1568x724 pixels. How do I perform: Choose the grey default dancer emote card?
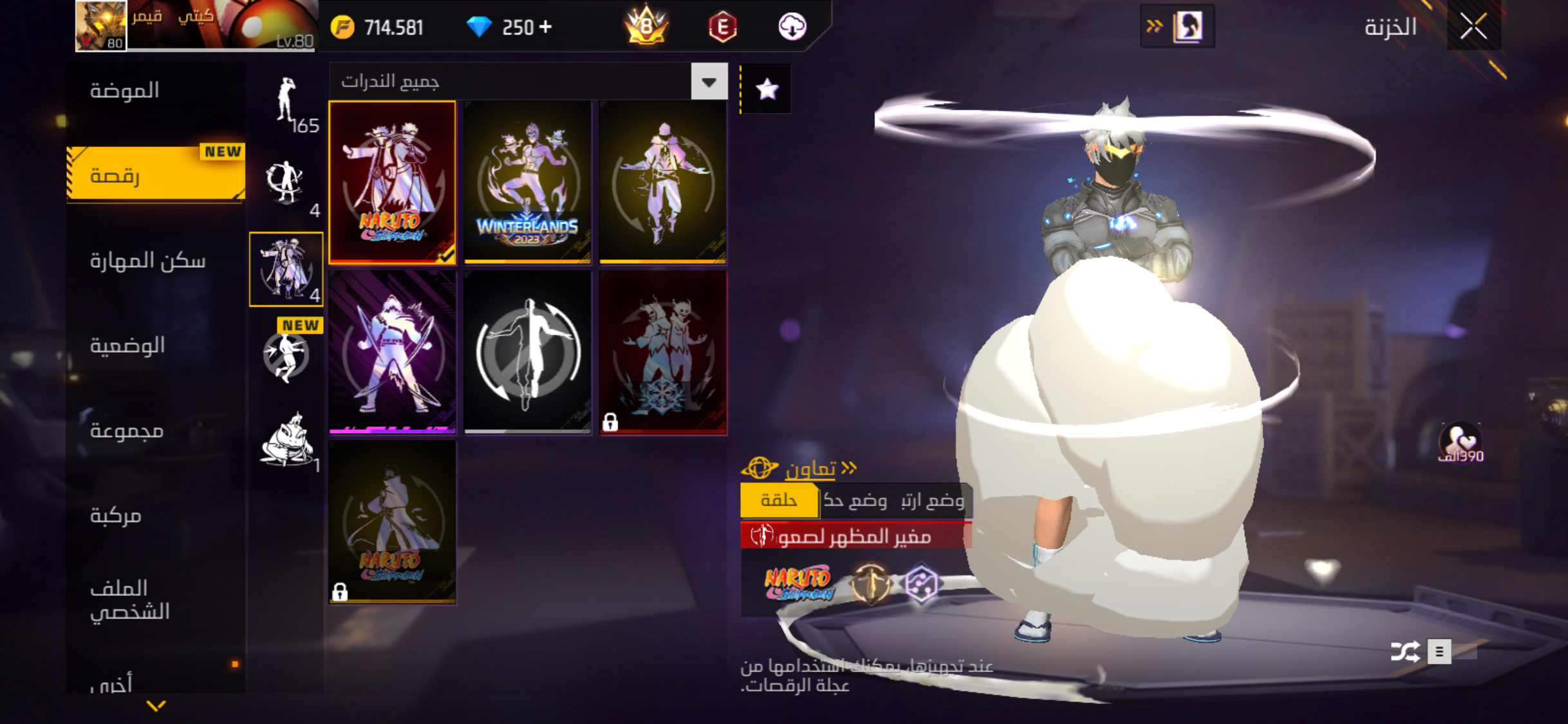click(x=527, y=352)
